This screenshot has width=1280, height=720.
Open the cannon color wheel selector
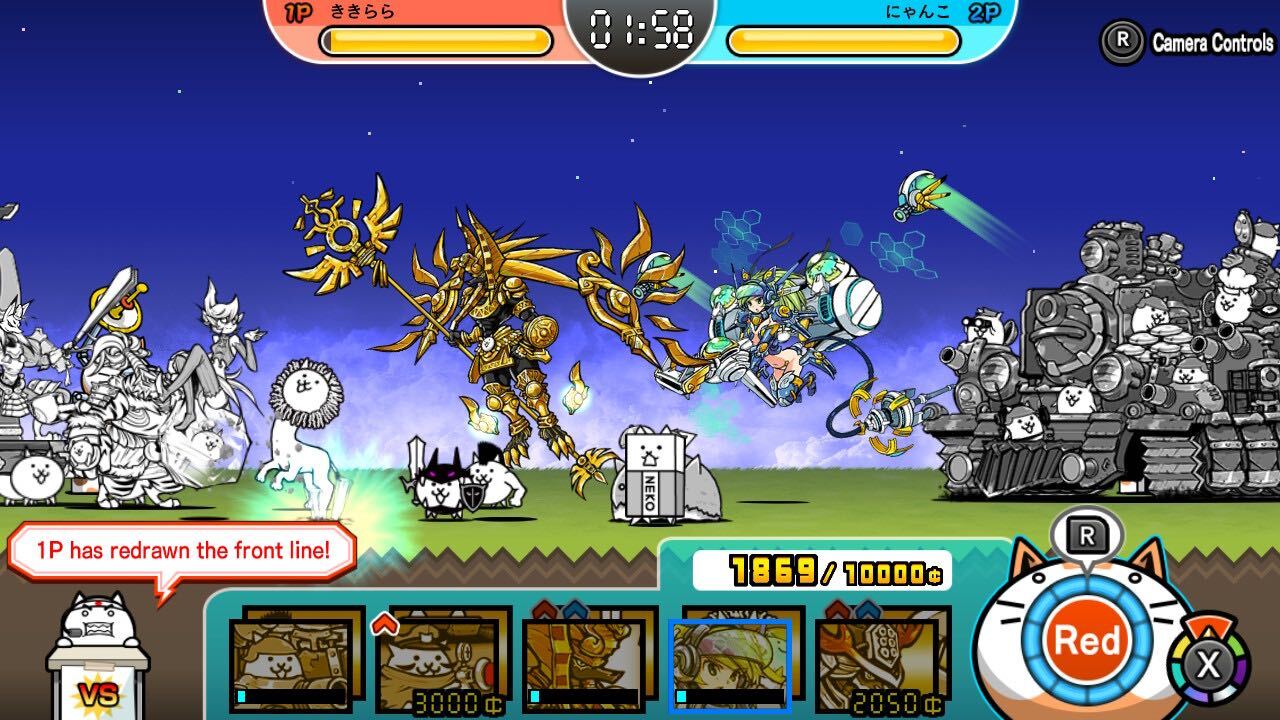pyautogui.click(x=1209, y=663)
